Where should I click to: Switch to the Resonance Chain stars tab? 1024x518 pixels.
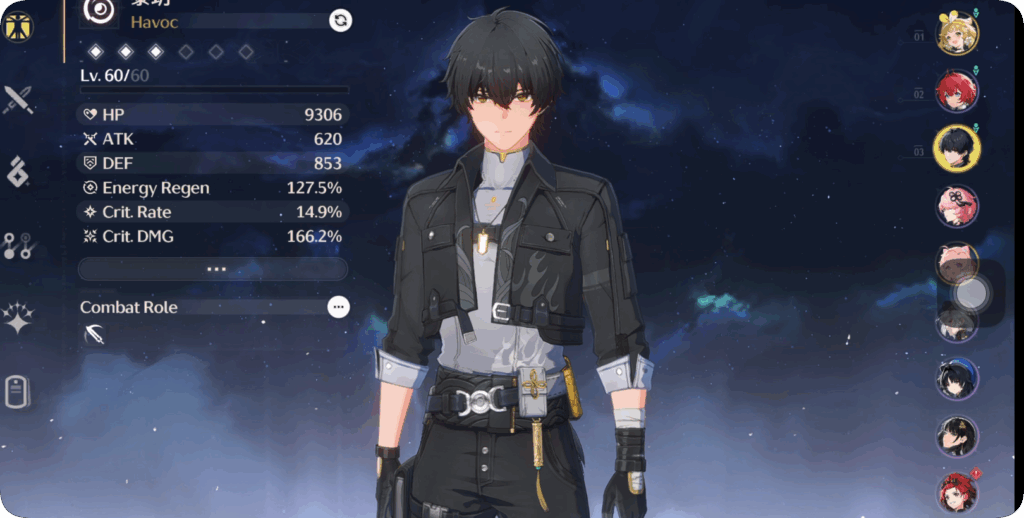(18, 319)
